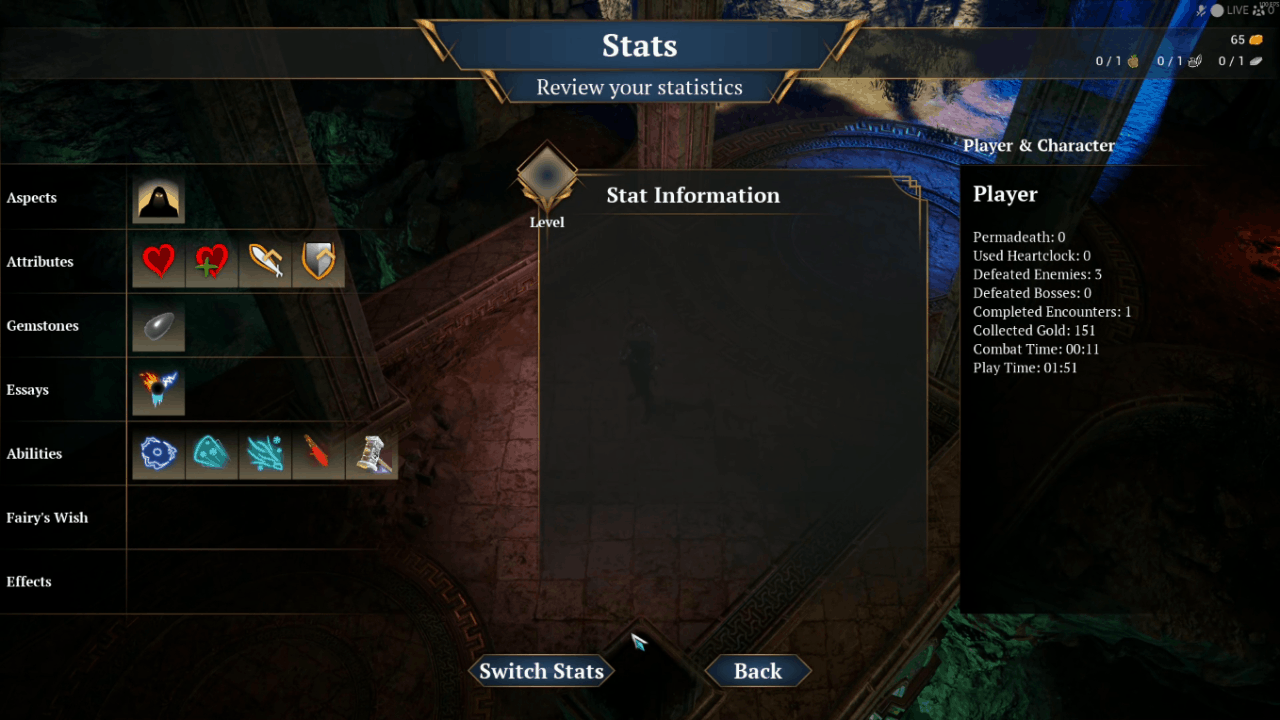This screenshot has width=1280, height=720.
Task: Inspect the blue swirling vortex ability
Action: 159,454
